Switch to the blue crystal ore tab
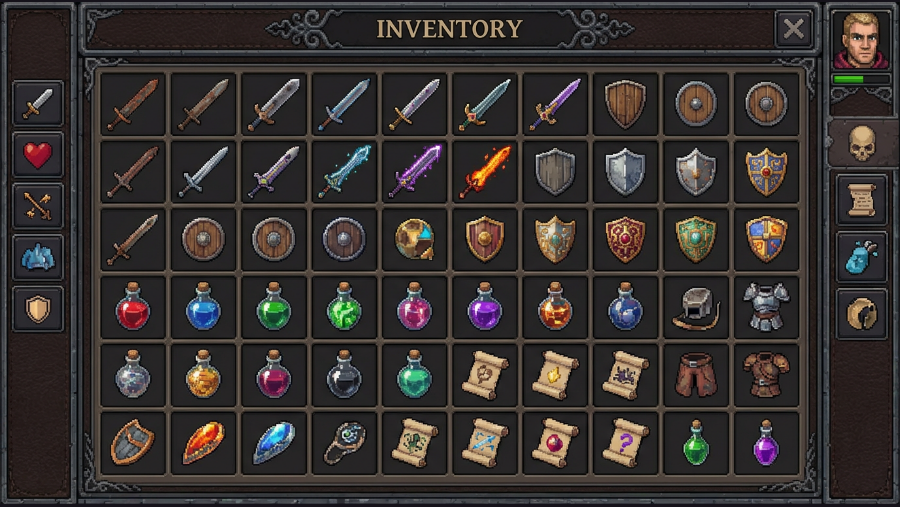 (x=38, y=258)
